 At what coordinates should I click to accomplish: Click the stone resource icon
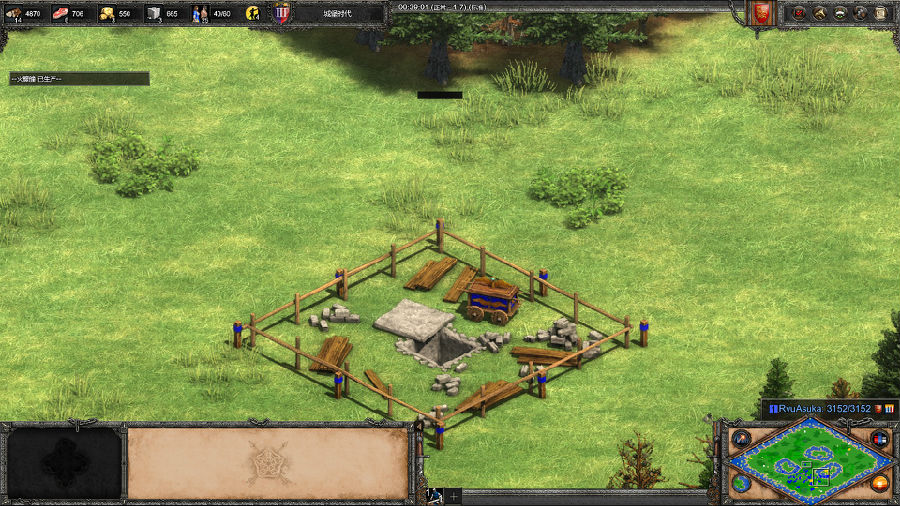pos(154,13)
